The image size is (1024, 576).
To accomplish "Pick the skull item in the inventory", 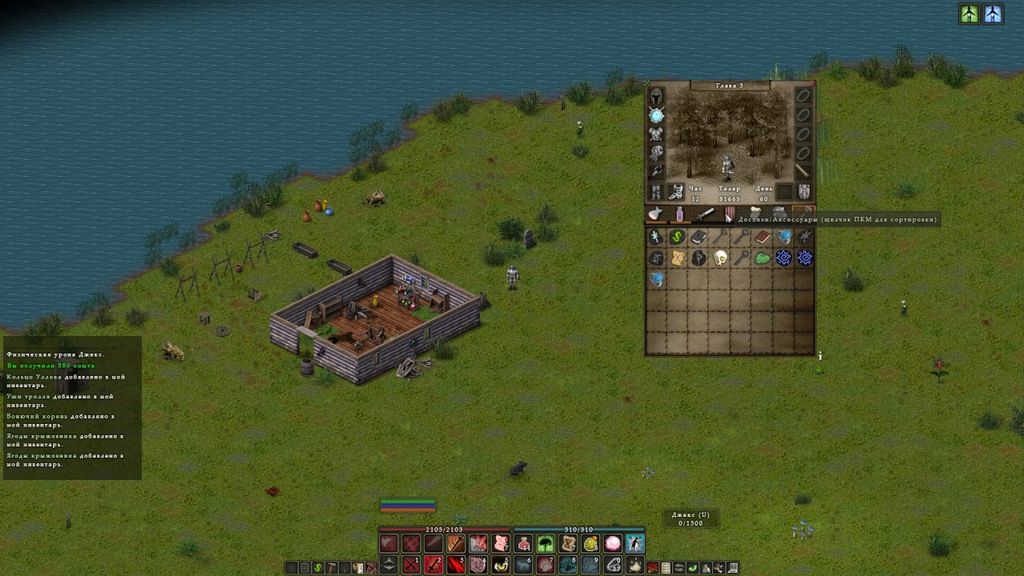I will (720, 258).
